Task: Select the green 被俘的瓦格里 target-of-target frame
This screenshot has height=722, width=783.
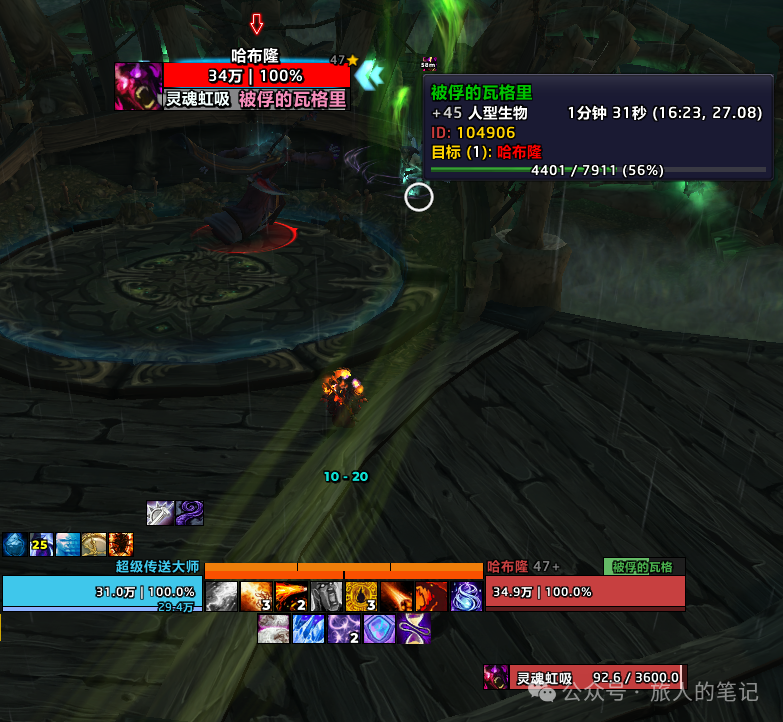Action: click(640, 567)
